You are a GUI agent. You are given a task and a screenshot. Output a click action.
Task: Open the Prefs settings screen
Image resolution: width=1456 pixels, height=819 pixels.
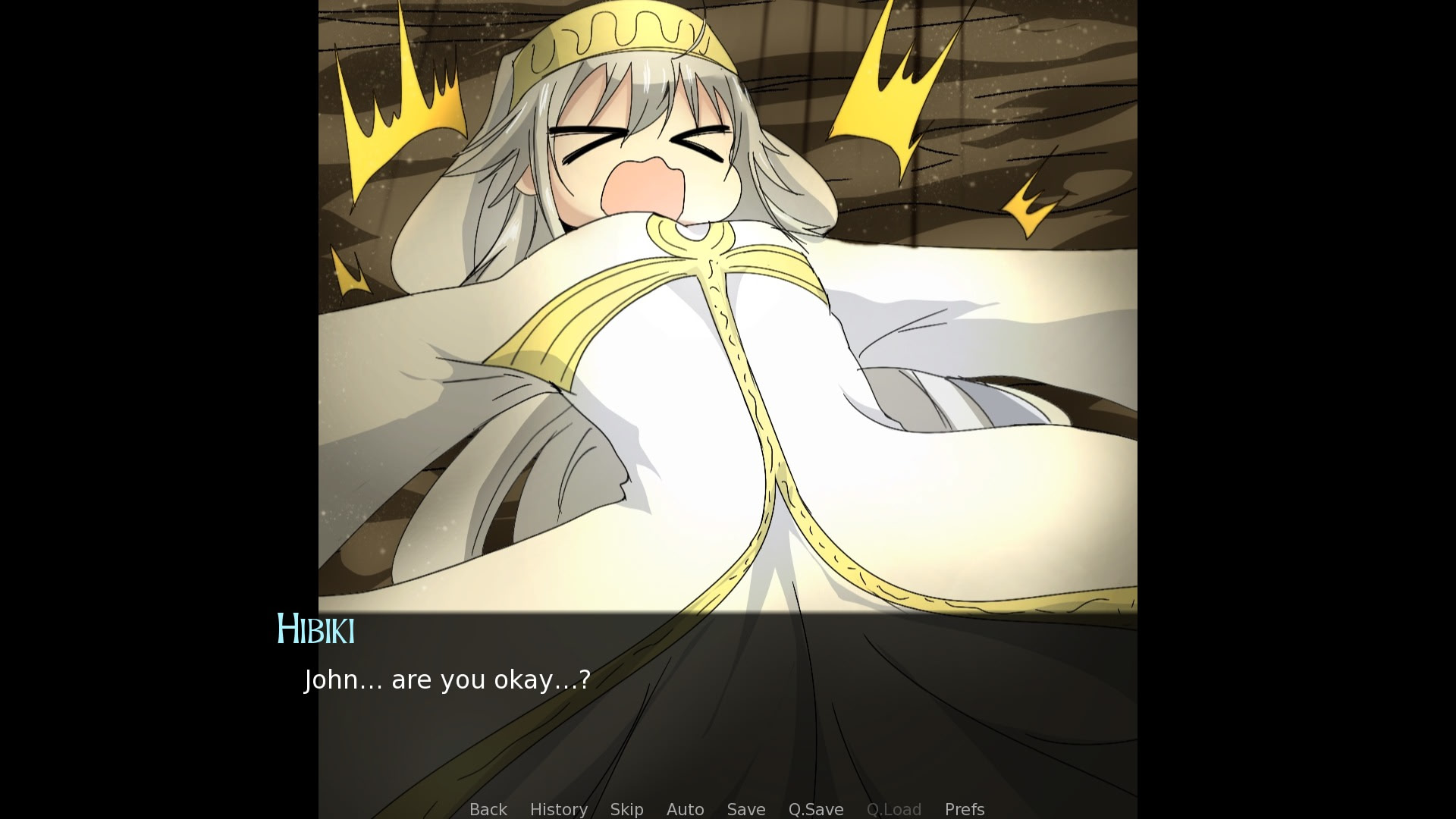[x=964, y=809]
